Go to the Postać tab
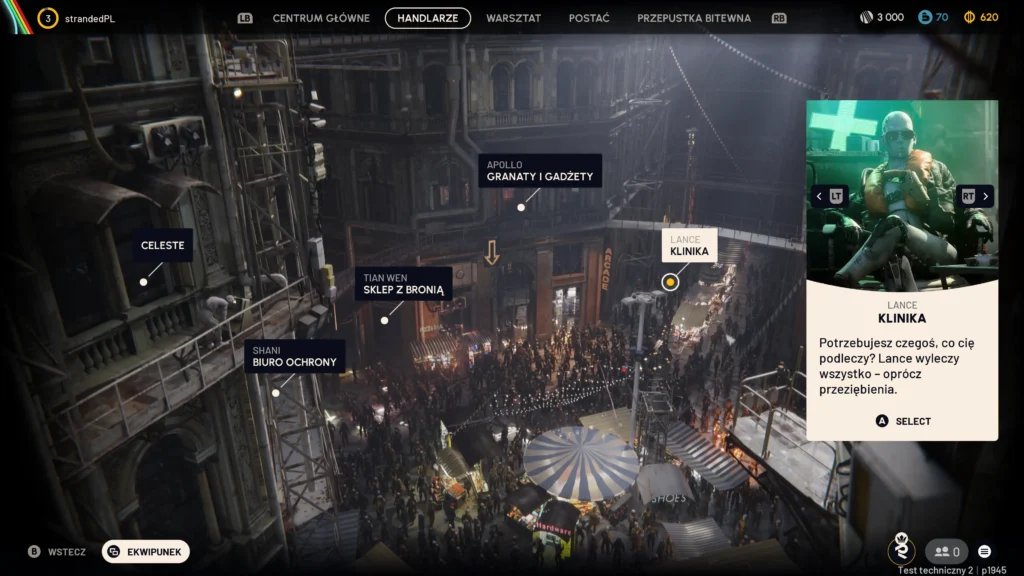Screen dimensions: 1024x576 pyautogui.click(x=589, y=18)
